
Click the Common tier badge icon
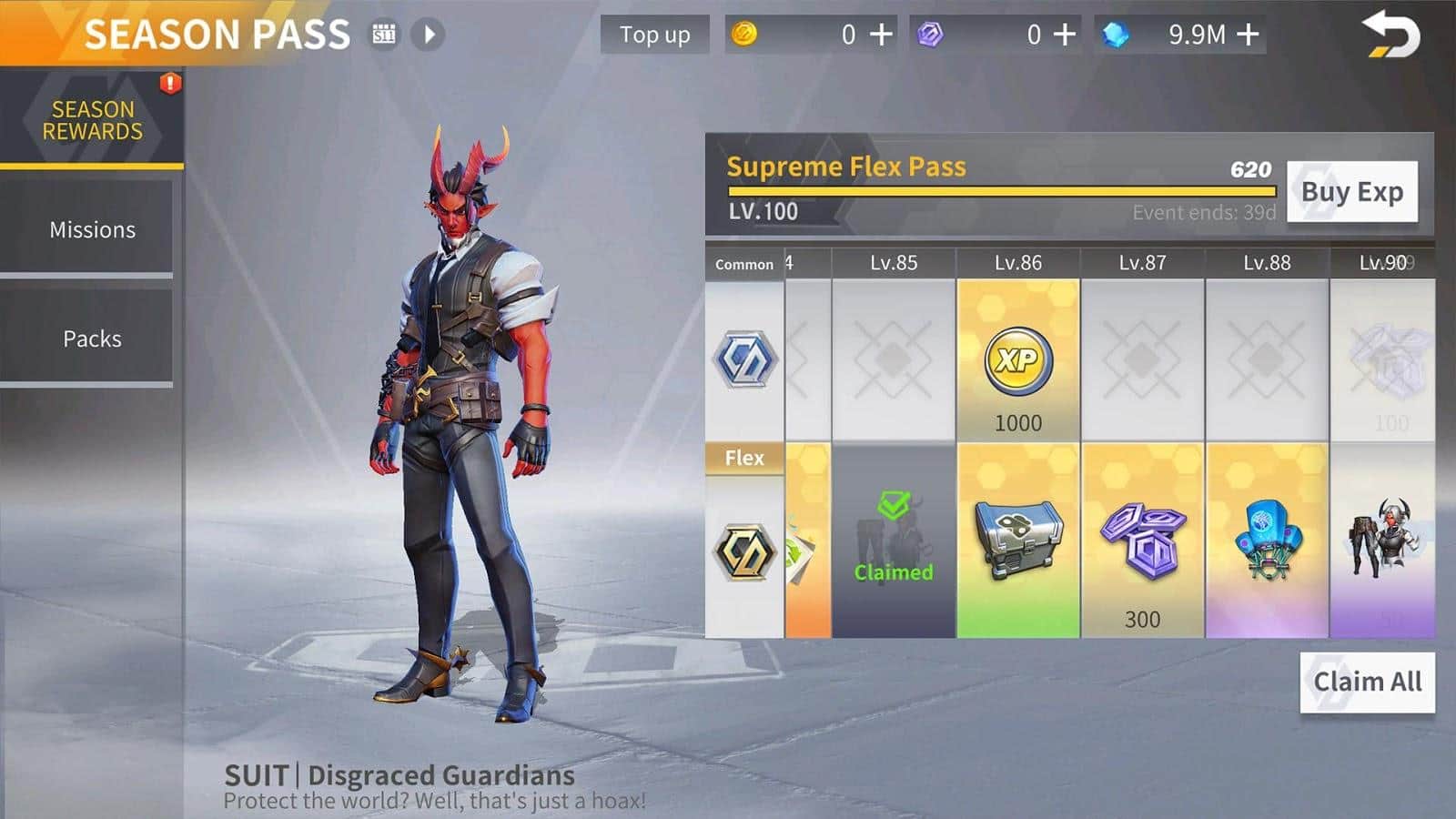(745, 360)
